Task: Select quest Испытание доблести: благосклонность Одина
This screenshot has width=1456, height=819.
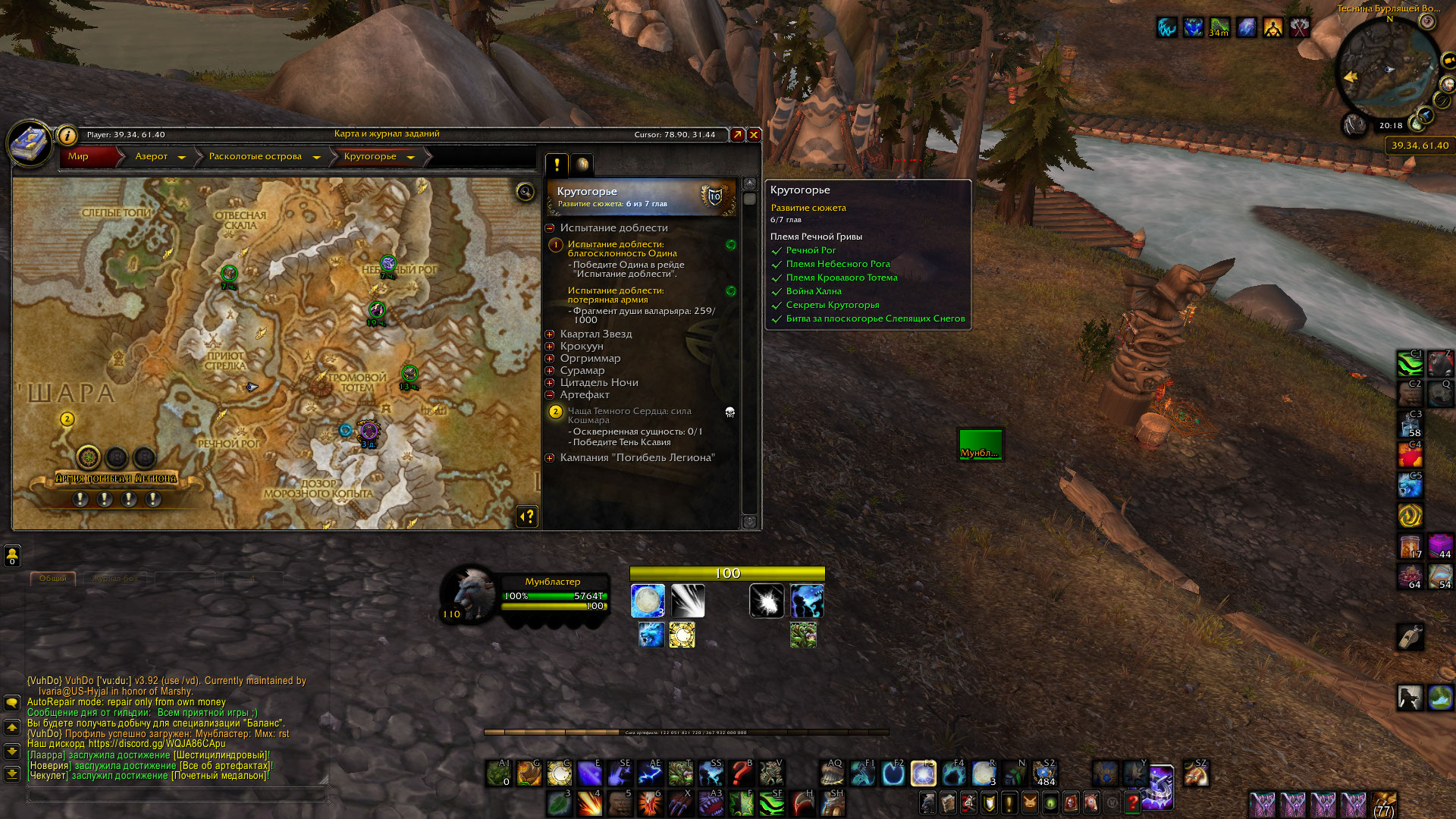Action: coord(622,249)
